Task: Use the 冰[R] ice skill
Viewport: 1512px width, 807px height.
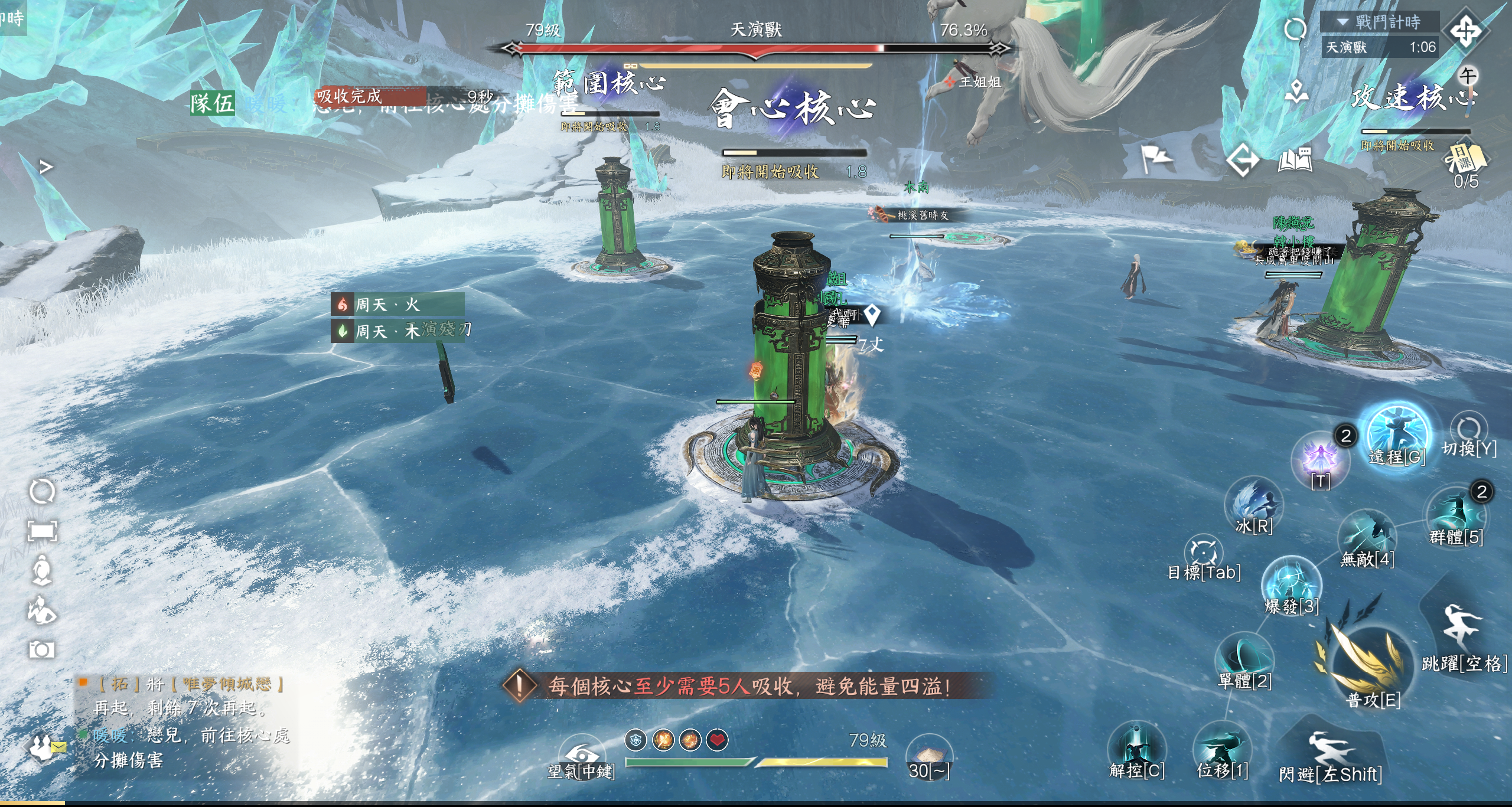Action: click(1254, 503)
